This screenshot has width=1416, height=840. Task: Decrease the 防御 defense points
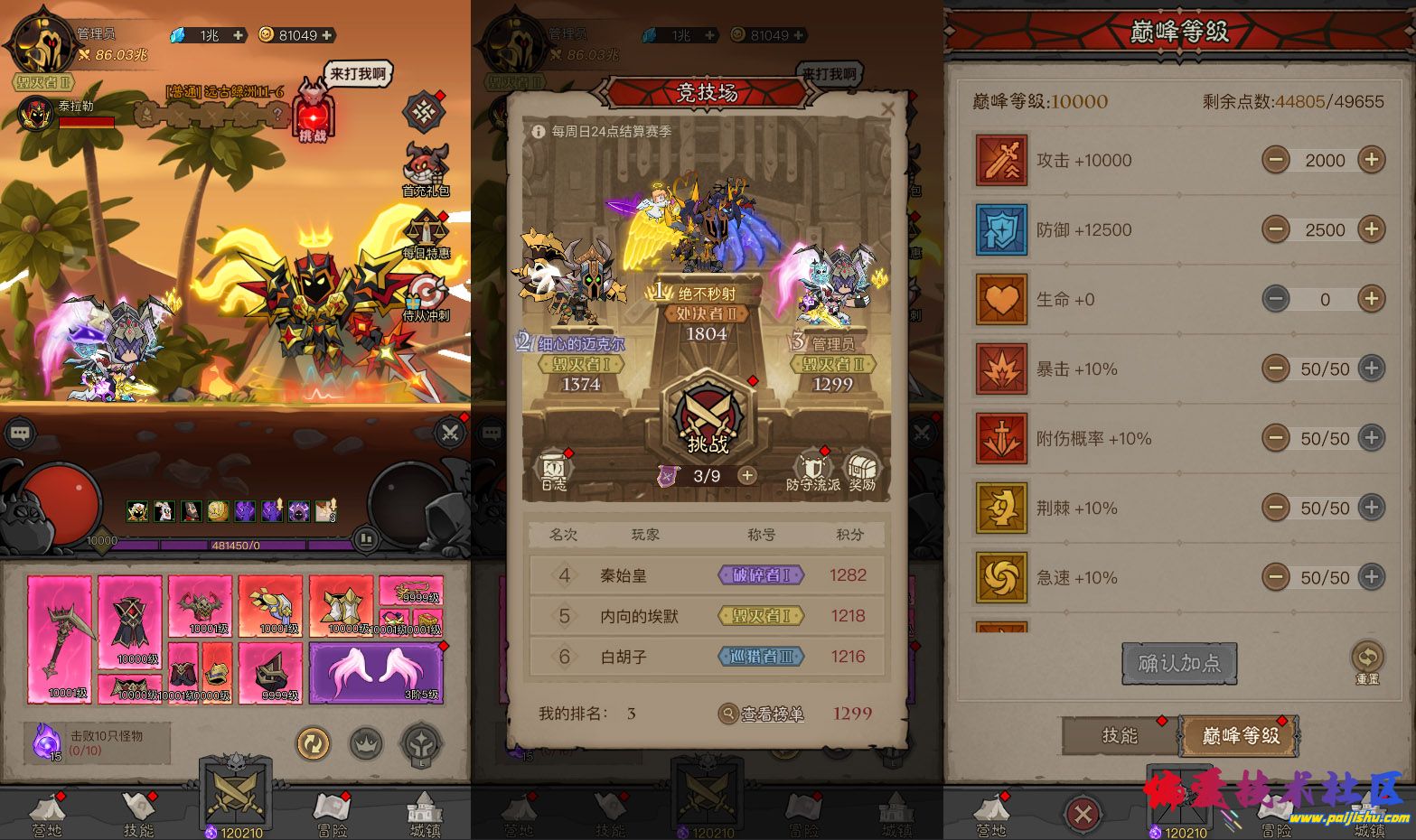point(1276,229)
